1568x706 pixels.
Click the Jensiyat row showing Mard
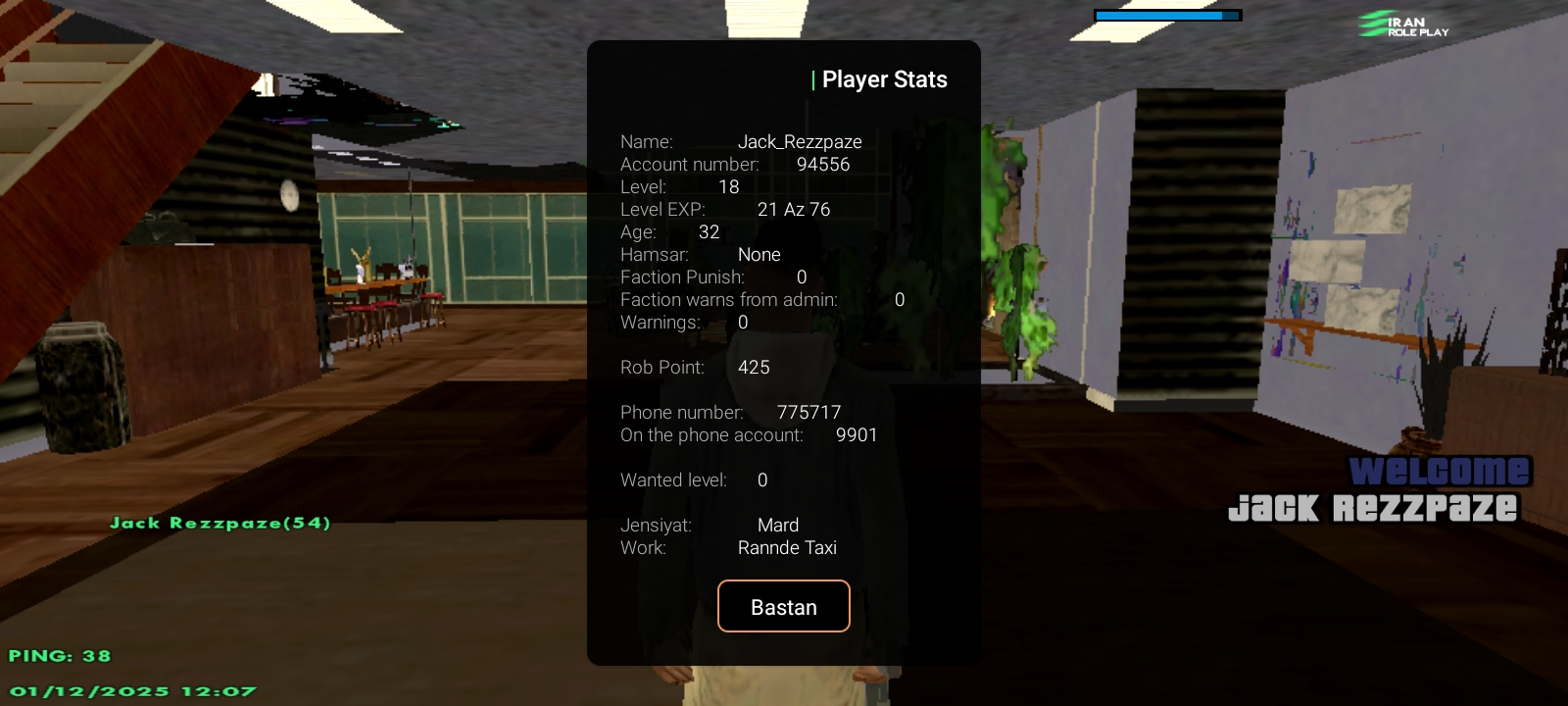(x=711, y=525)
